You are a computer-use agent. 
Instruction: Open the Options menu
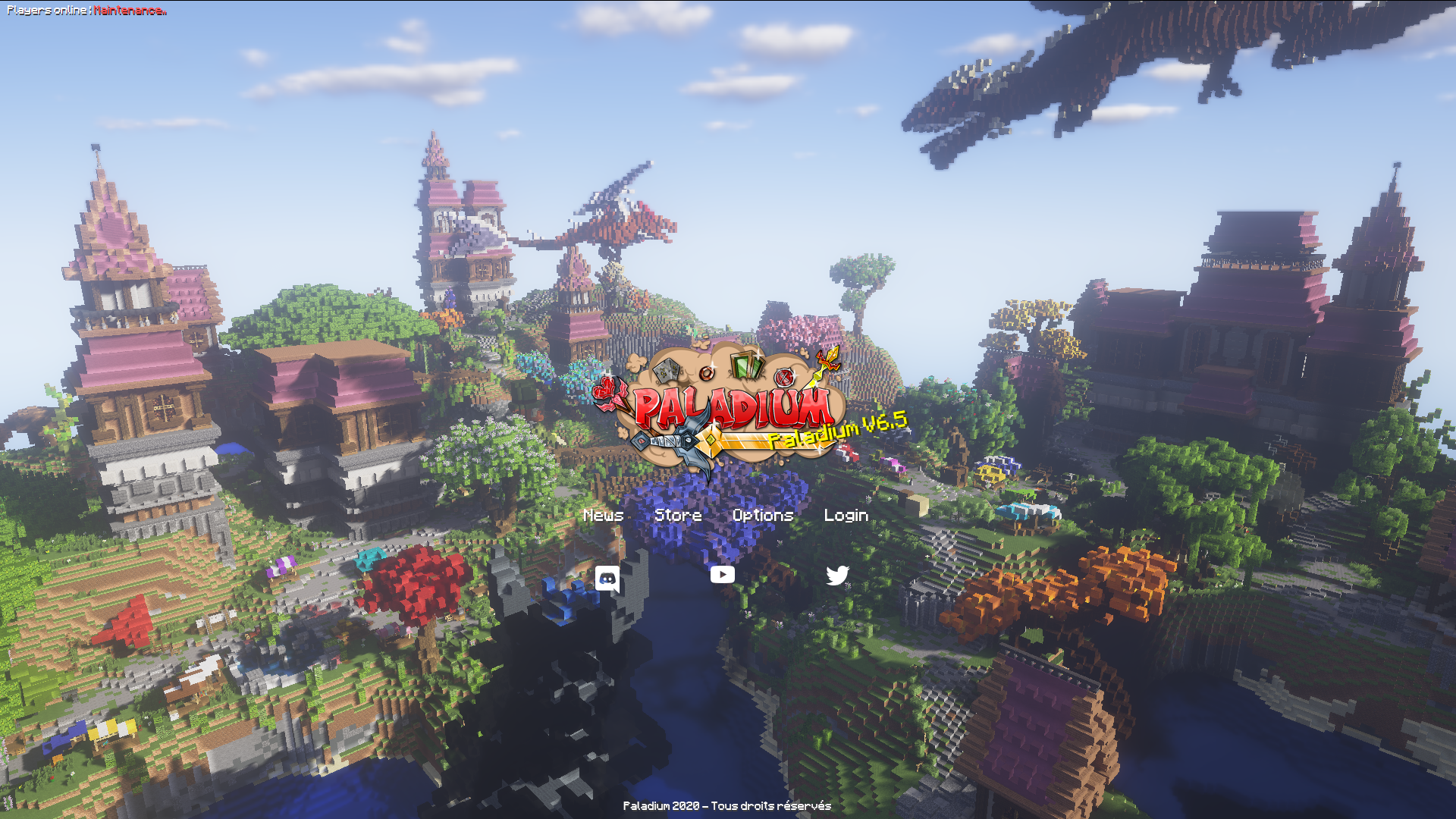pyautogui.click(x=762, y=515)
